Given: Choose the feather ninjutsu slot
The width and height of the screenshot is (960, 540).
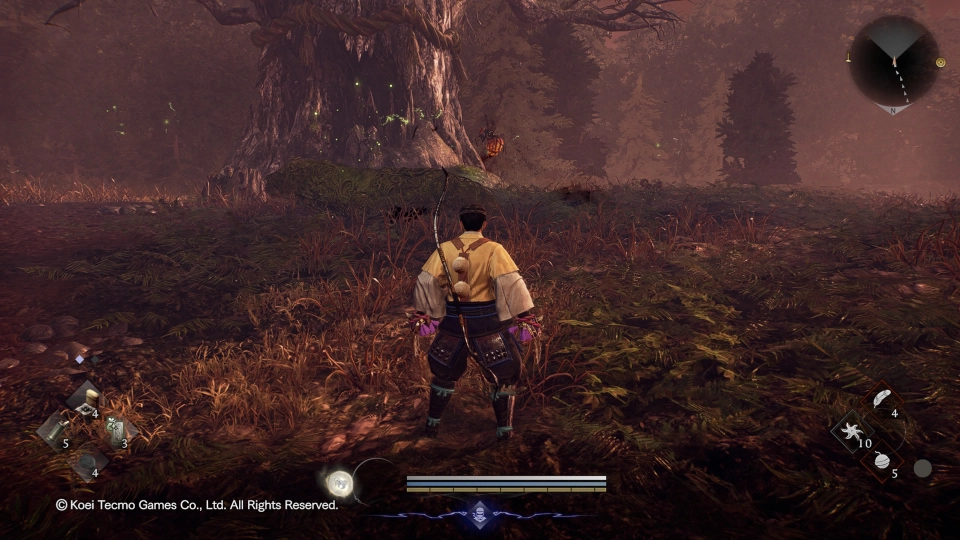Looking at the screenshot, I should tap(880, 400).
